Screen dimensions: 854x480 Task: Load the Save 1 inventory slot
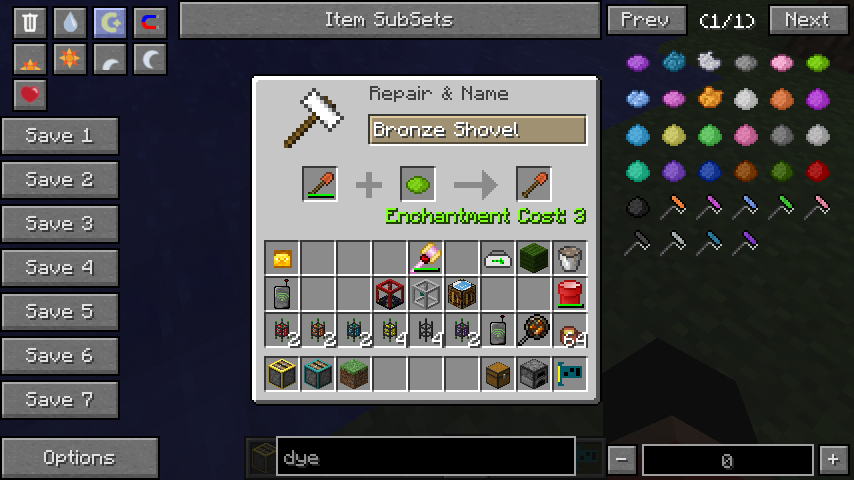[x=60, y=136]
